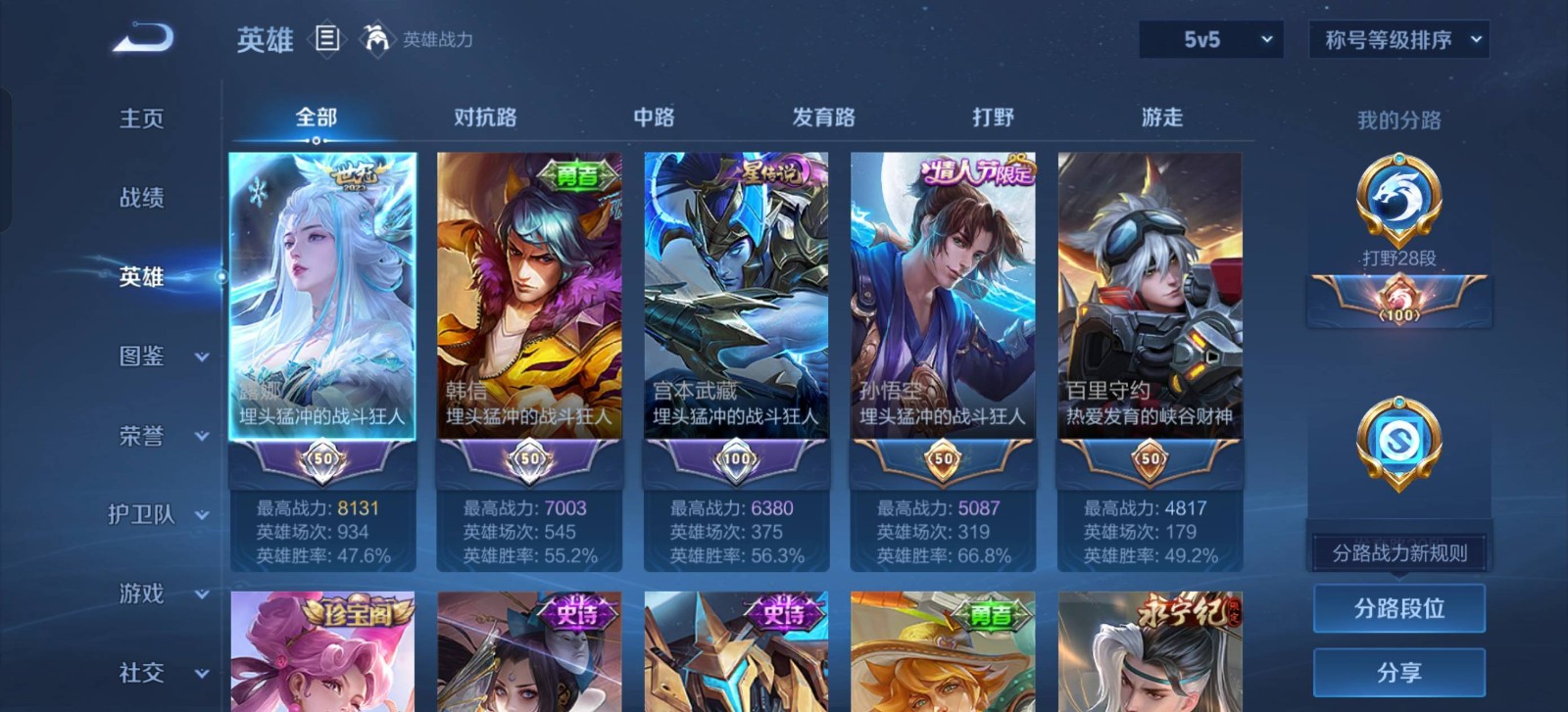Go back with the return arrow
The width and height of the screenshot is (1568, 712).
pyautogui.click(x=143, y=39)
